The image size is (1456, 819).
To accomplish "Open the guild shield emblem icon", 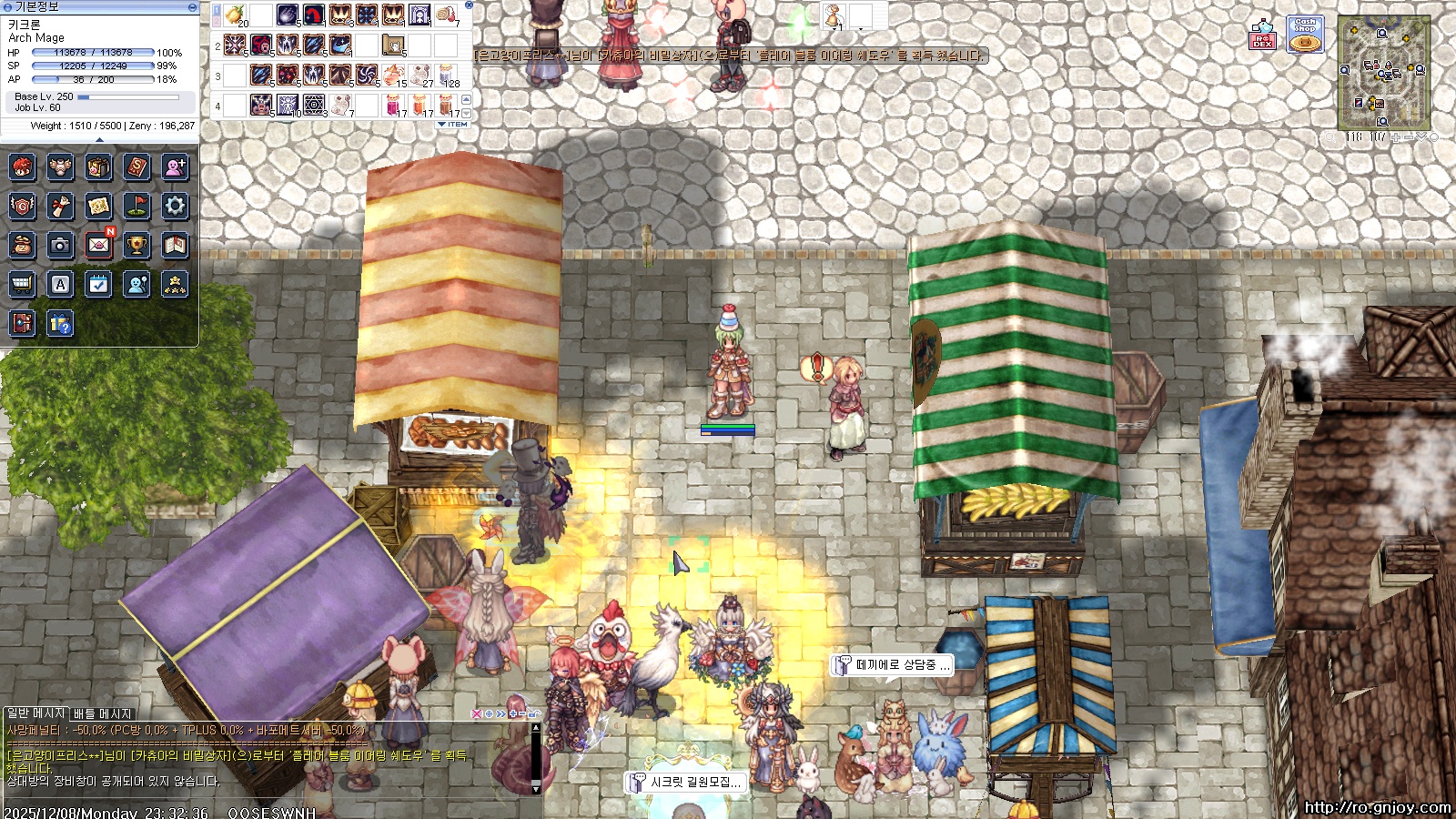I will 22,206.
